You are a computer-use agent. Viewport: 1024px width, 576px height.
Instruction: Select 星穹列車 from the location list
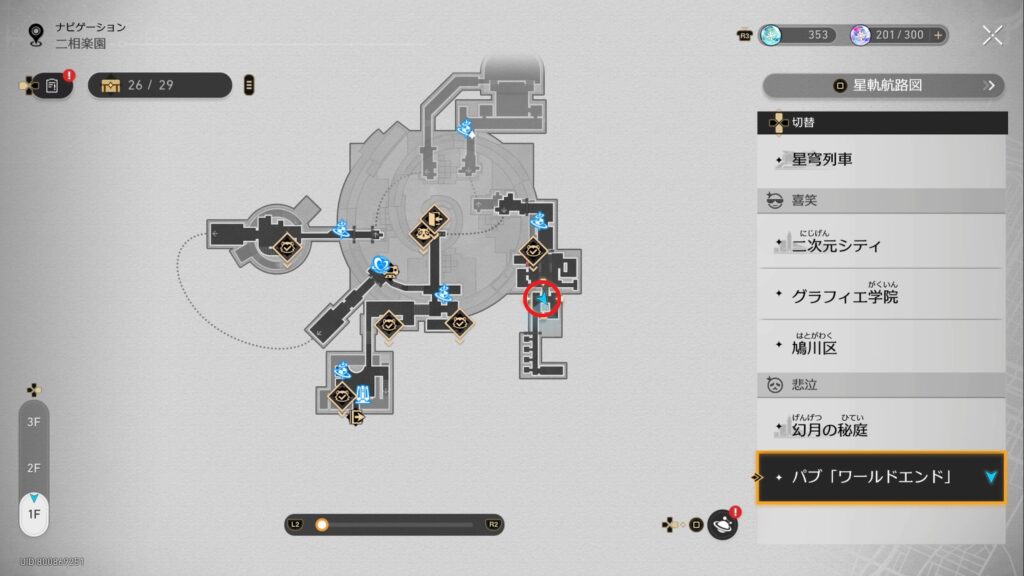[x=880, y=160]
